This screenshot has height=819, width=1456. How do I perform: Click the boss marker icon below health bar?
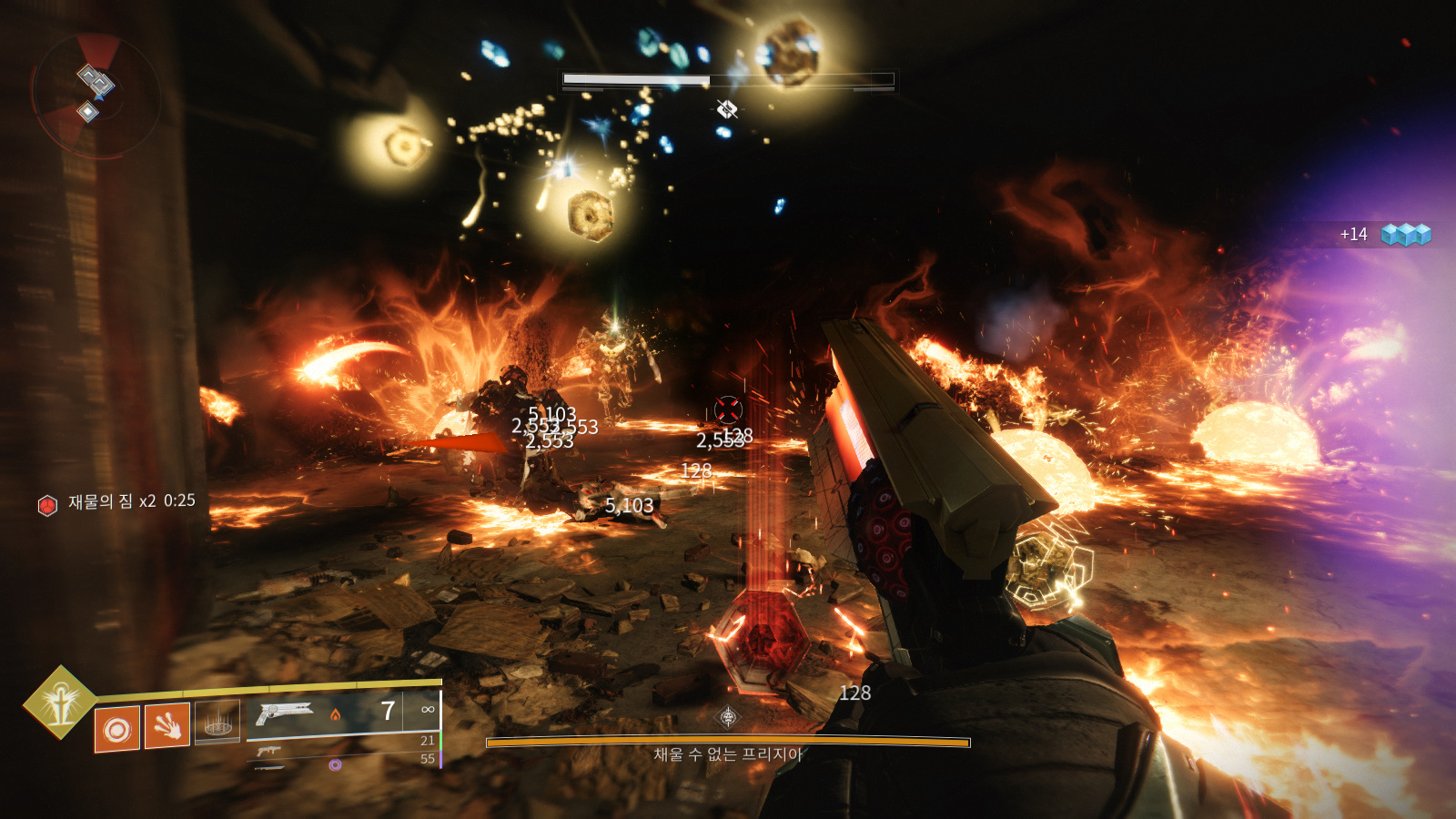[726, 110]
